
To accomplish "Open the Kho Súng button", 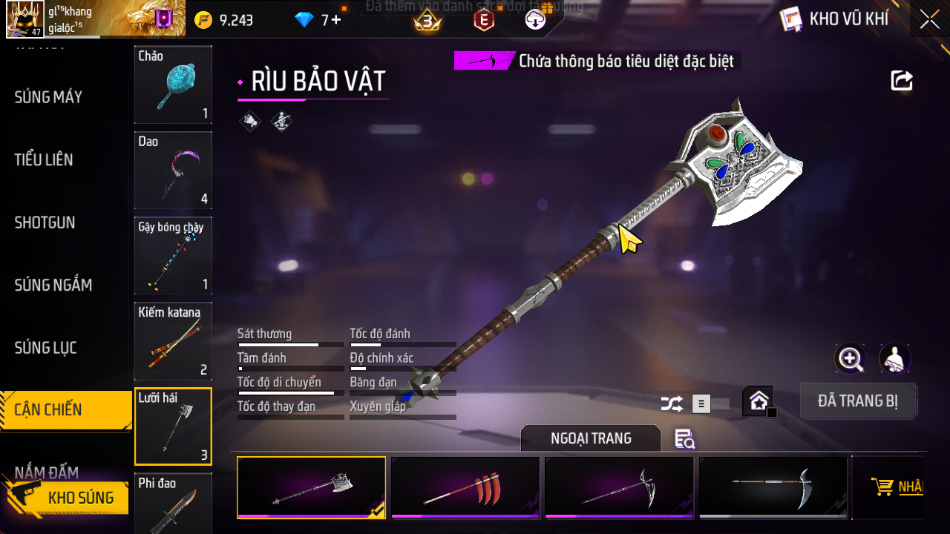I will tap(68, 497).
